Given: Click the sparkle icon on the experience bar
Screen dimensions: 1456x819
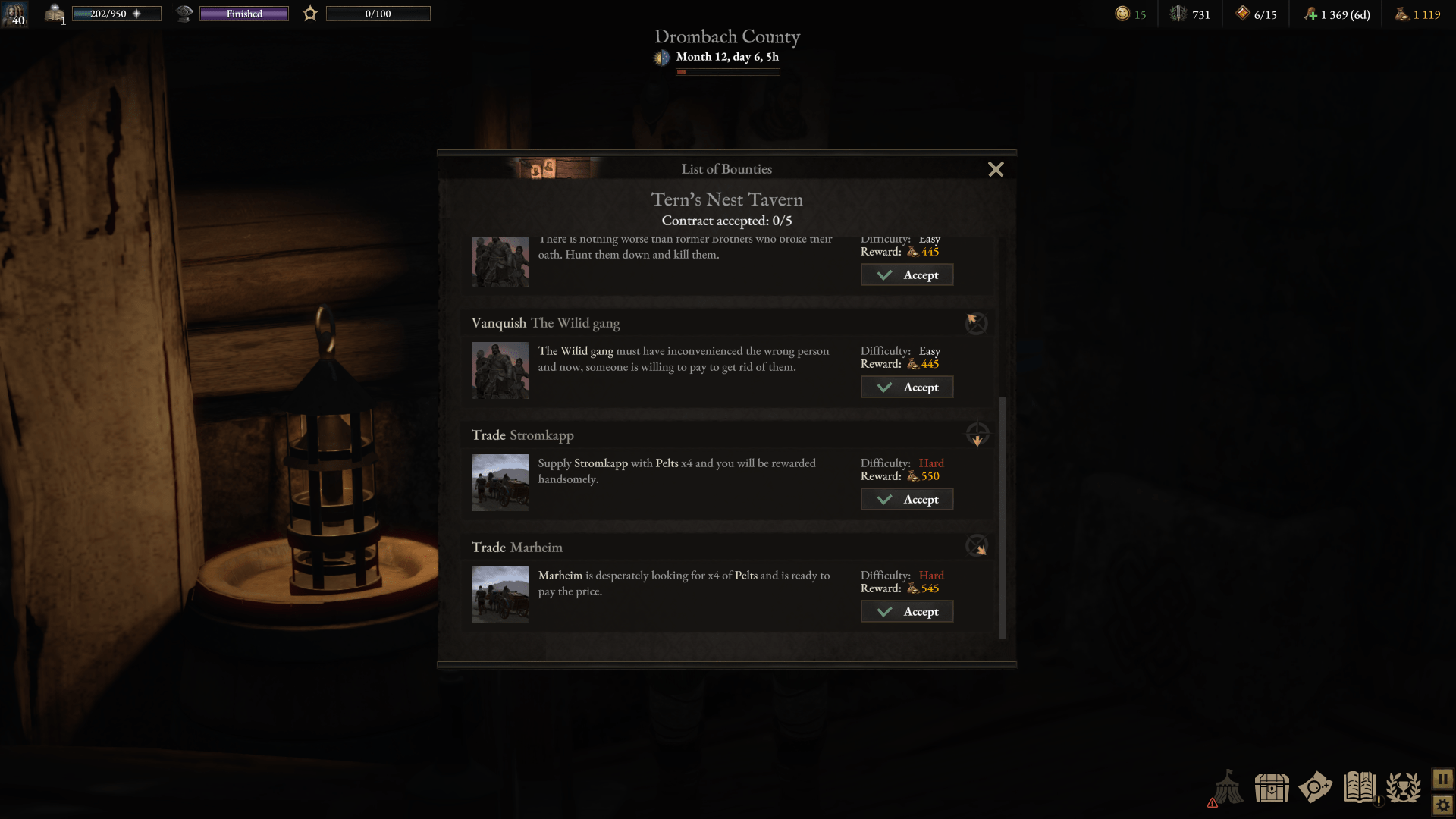Looking at the screenshot, I should (138, 13).
